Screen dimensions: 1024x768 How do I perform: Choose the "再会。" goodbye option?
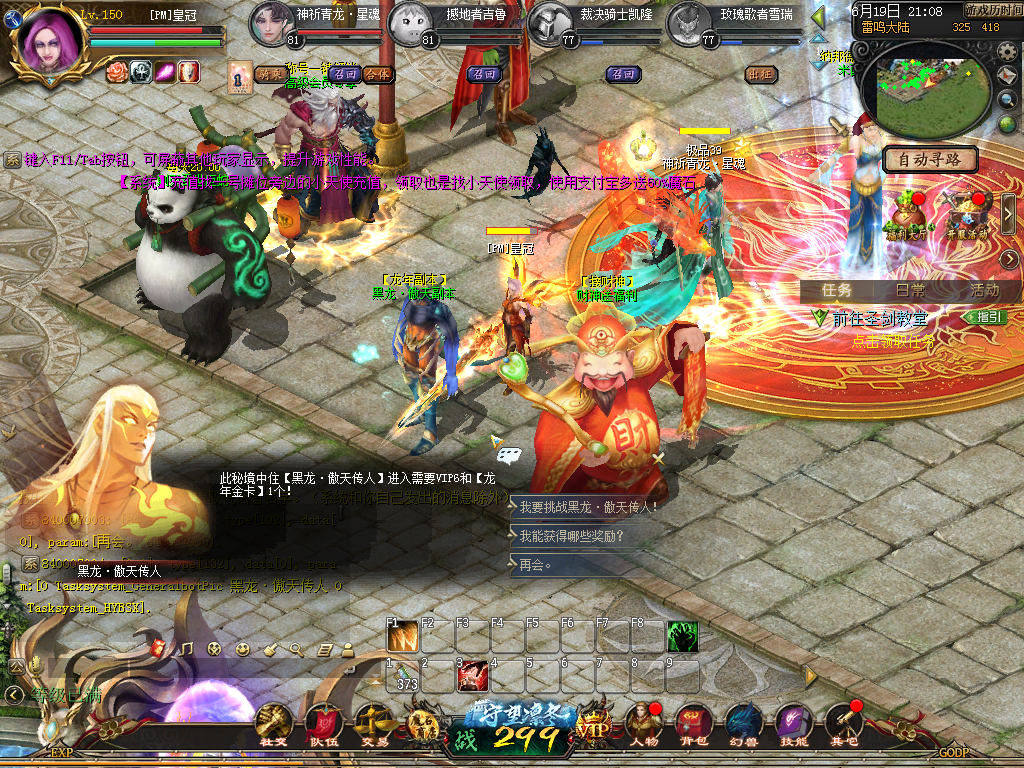(x=536, y=564)
